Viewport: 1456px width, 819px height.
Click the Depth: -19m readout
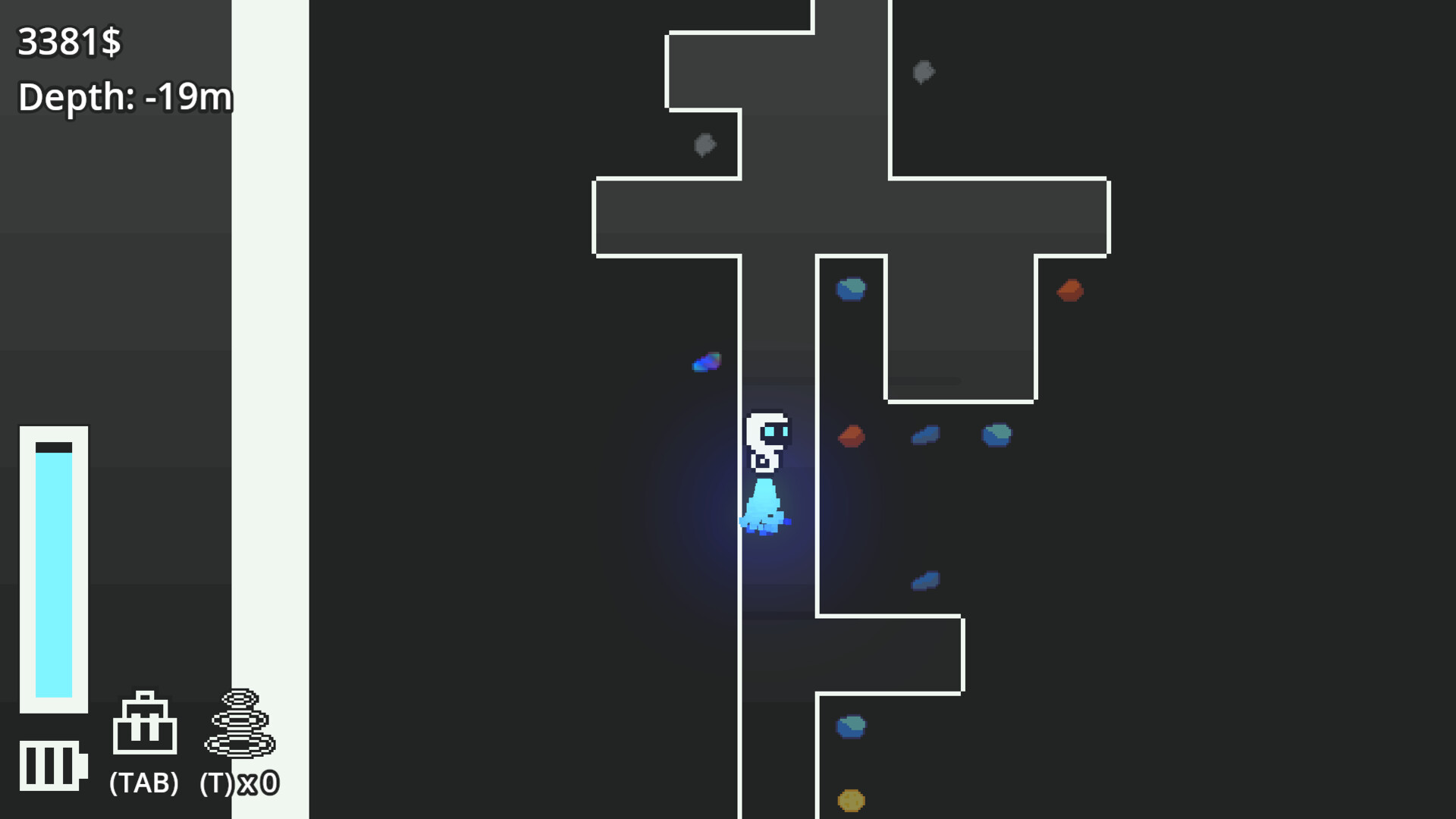point(125,97)
